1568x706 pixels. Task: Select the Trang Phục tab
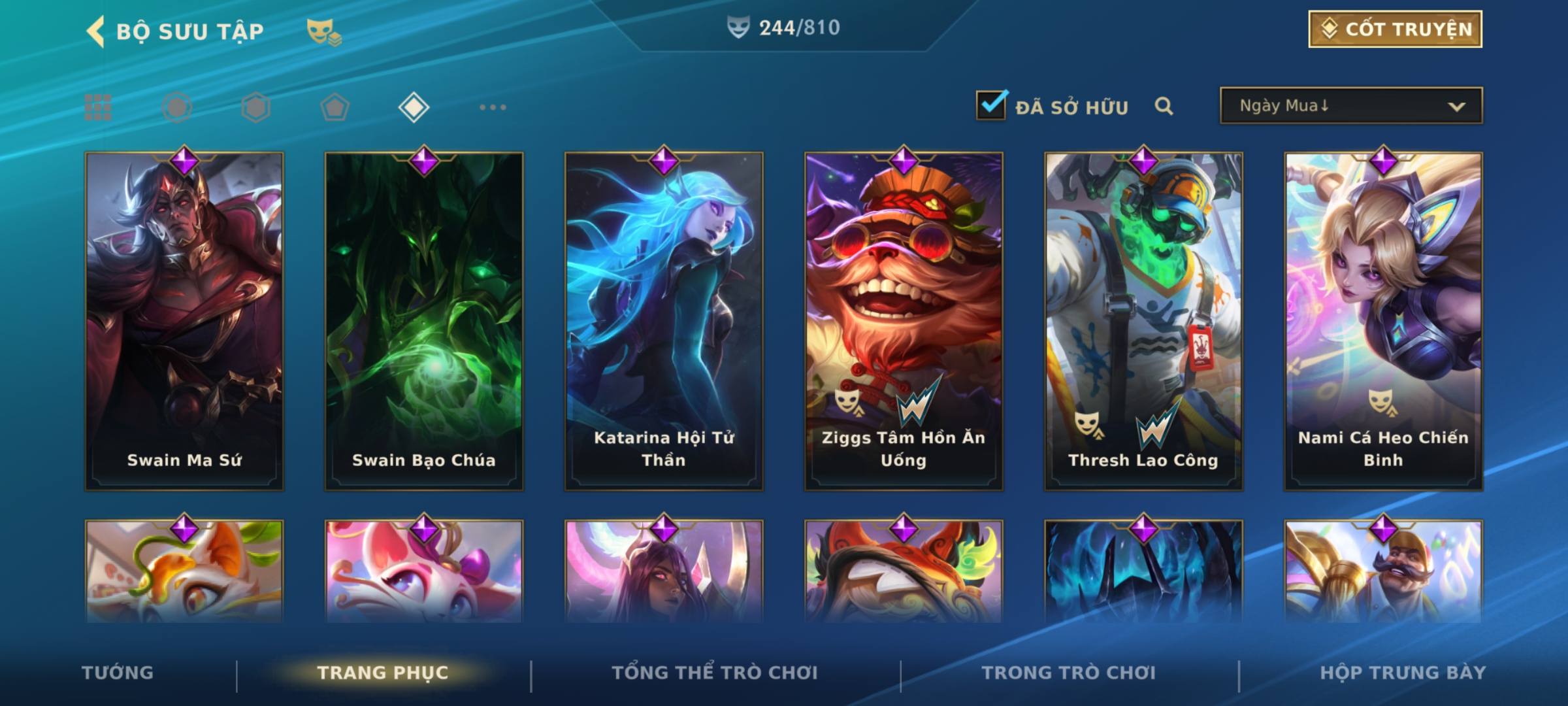pos(383,673)
